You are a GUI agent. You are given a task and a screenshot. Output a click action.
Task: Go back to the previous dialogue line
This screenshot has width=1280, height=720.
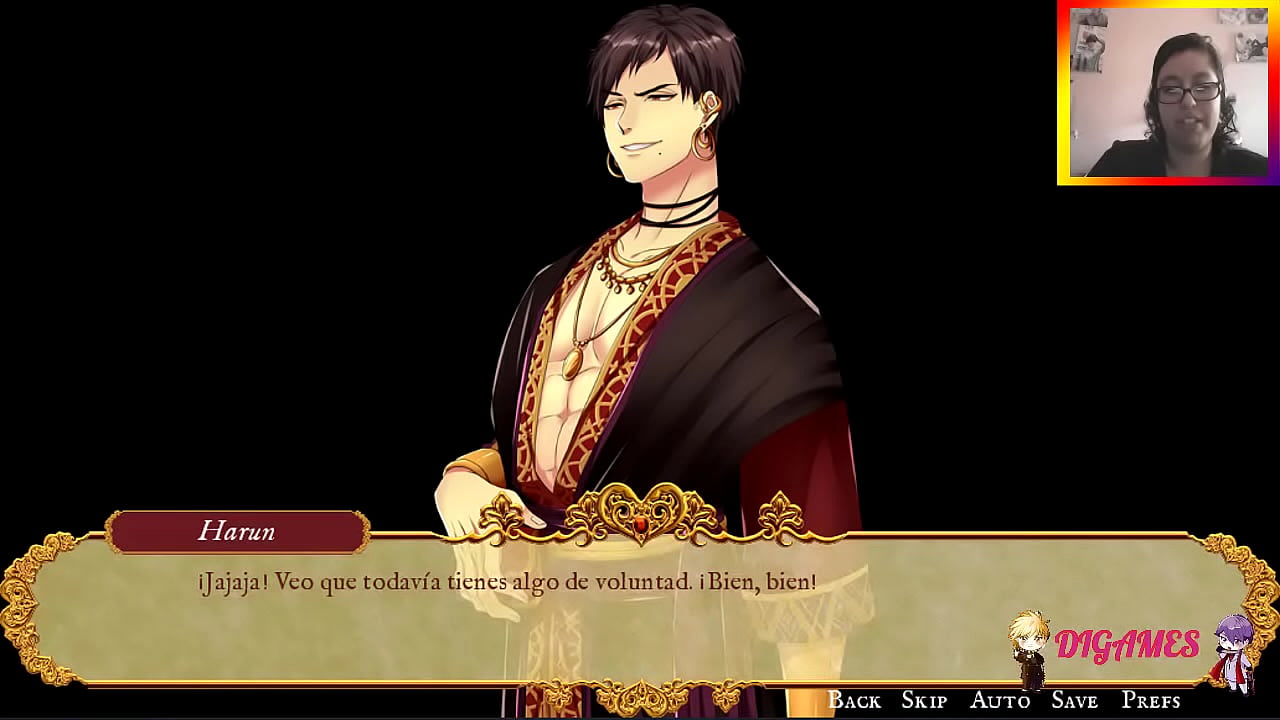854,700
